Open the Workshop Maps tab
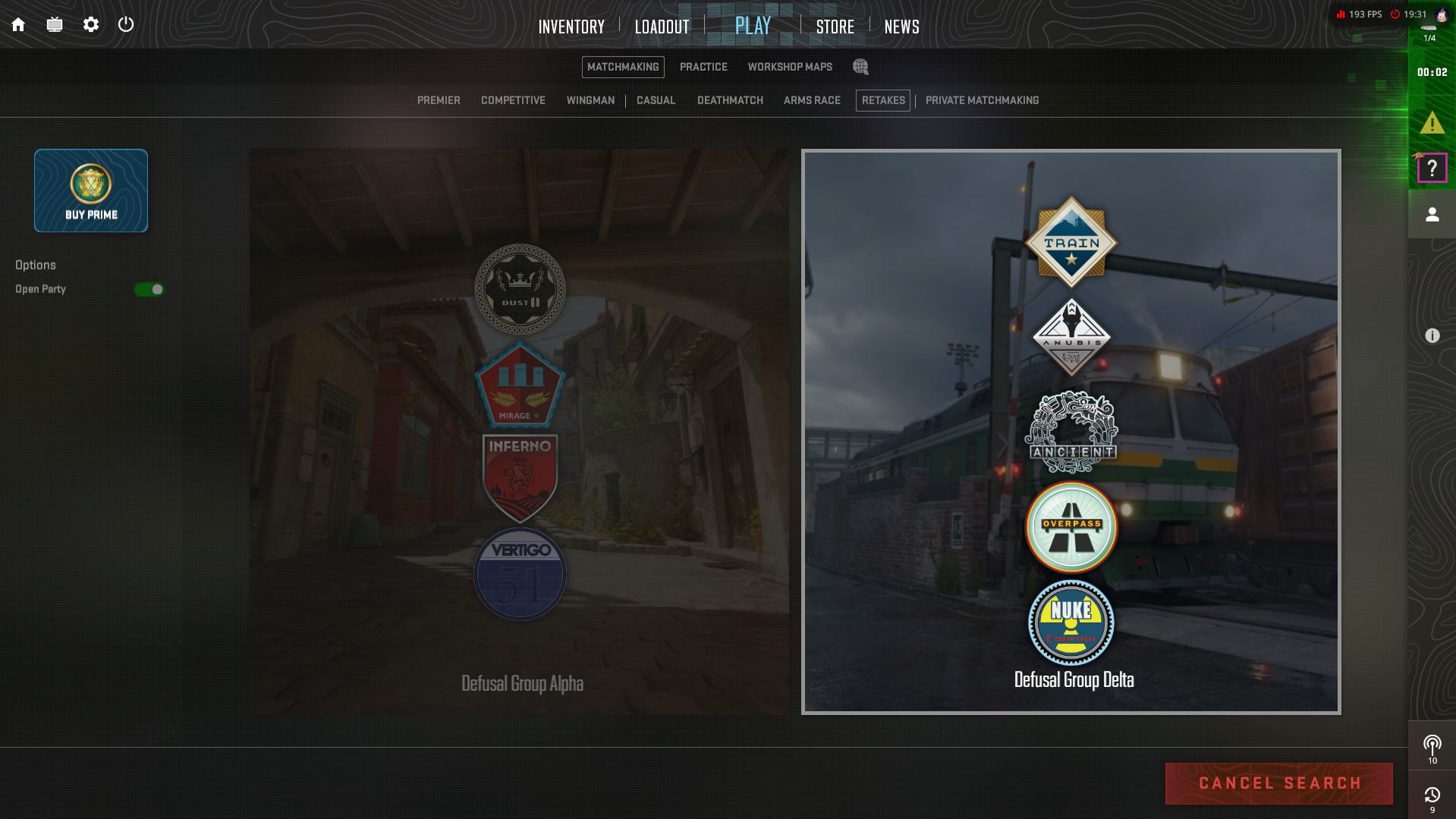 [790, 67]
